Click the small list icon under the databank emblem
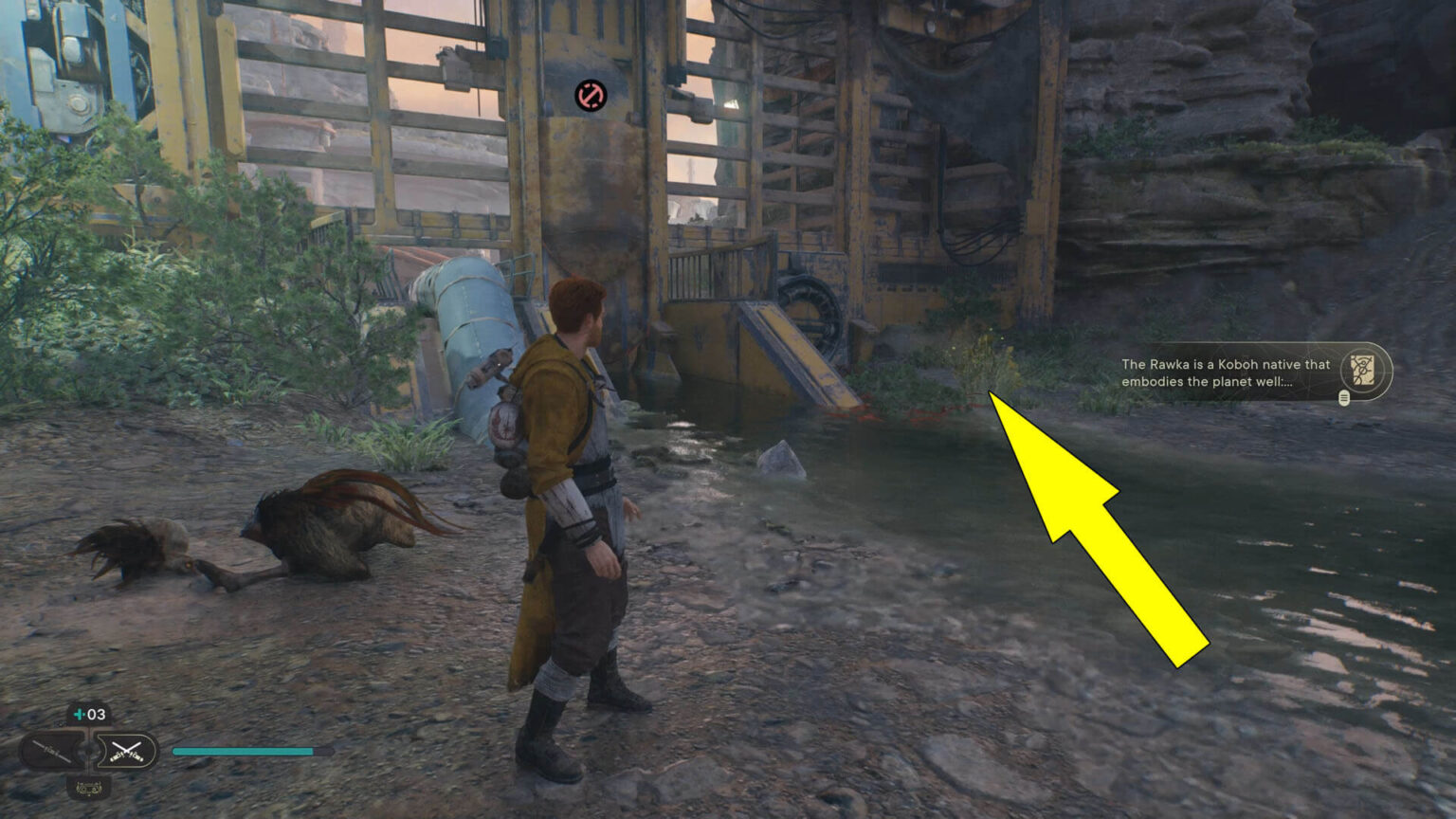Viewport: 1456px width, 819px height. (x=1343, y=398)
